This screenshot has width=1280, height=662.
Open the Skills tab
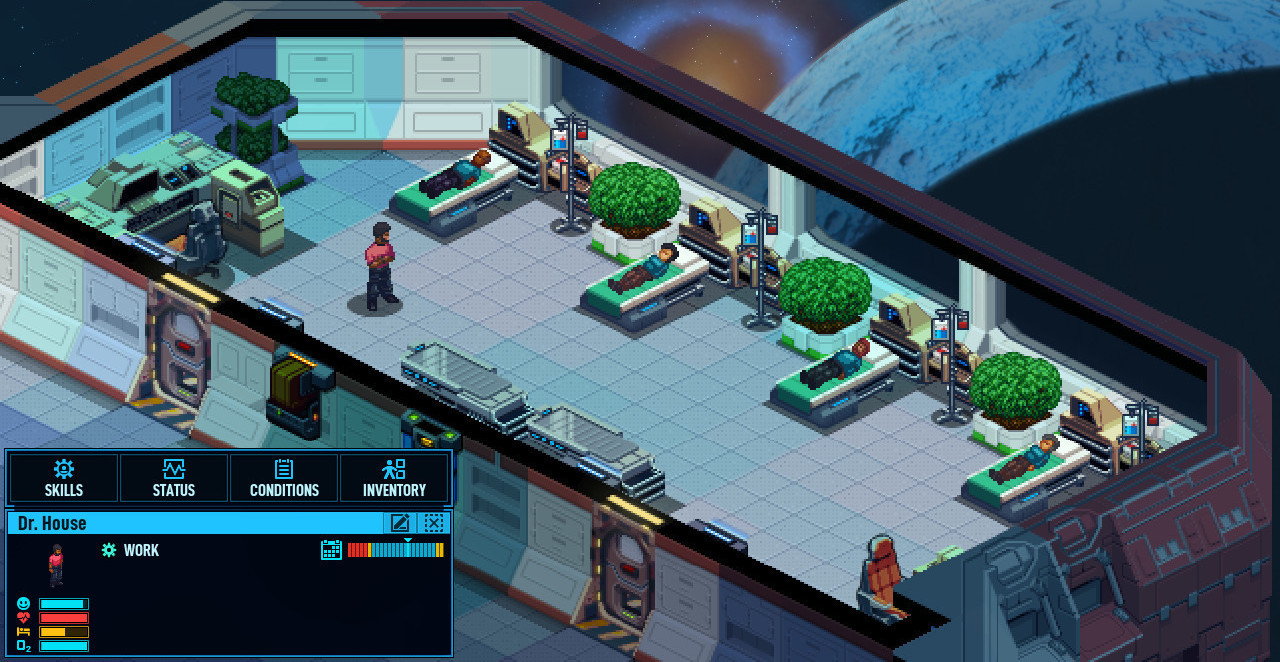(x=64, y=478)
